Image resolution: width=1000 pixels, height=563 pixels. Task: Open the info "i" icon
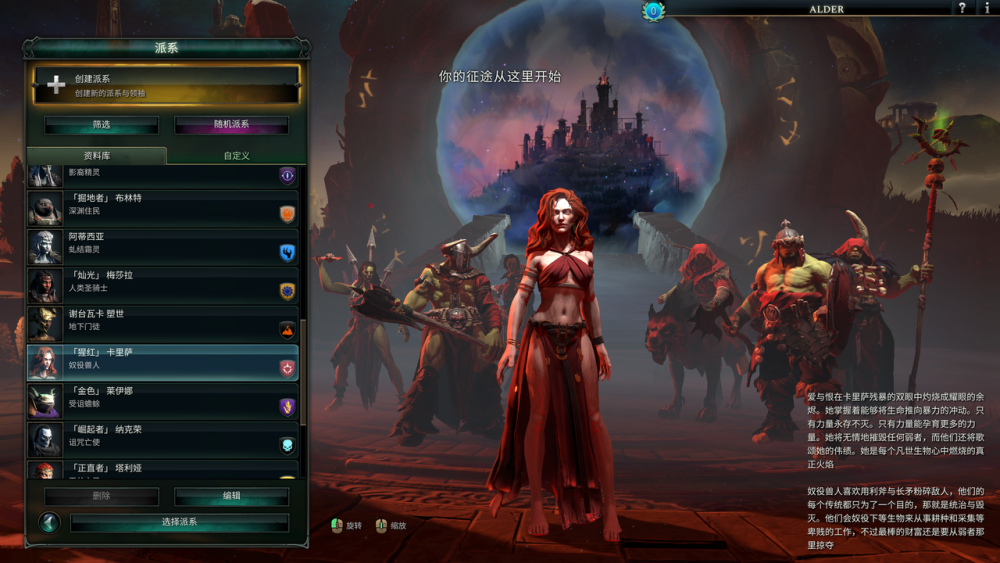(x=989, y=9)
